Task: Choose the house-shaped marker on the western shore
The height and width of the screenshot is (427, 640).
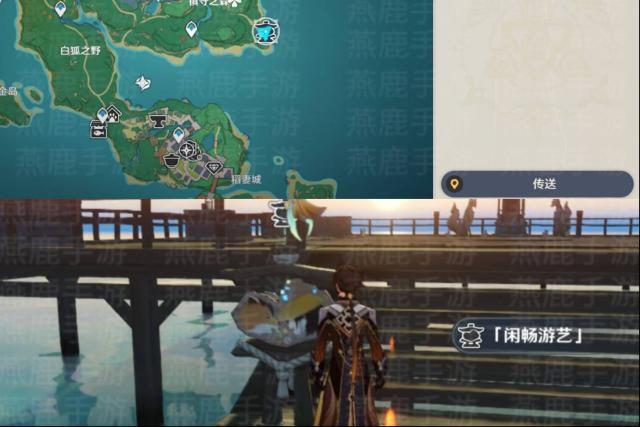Action: point(113,112)
